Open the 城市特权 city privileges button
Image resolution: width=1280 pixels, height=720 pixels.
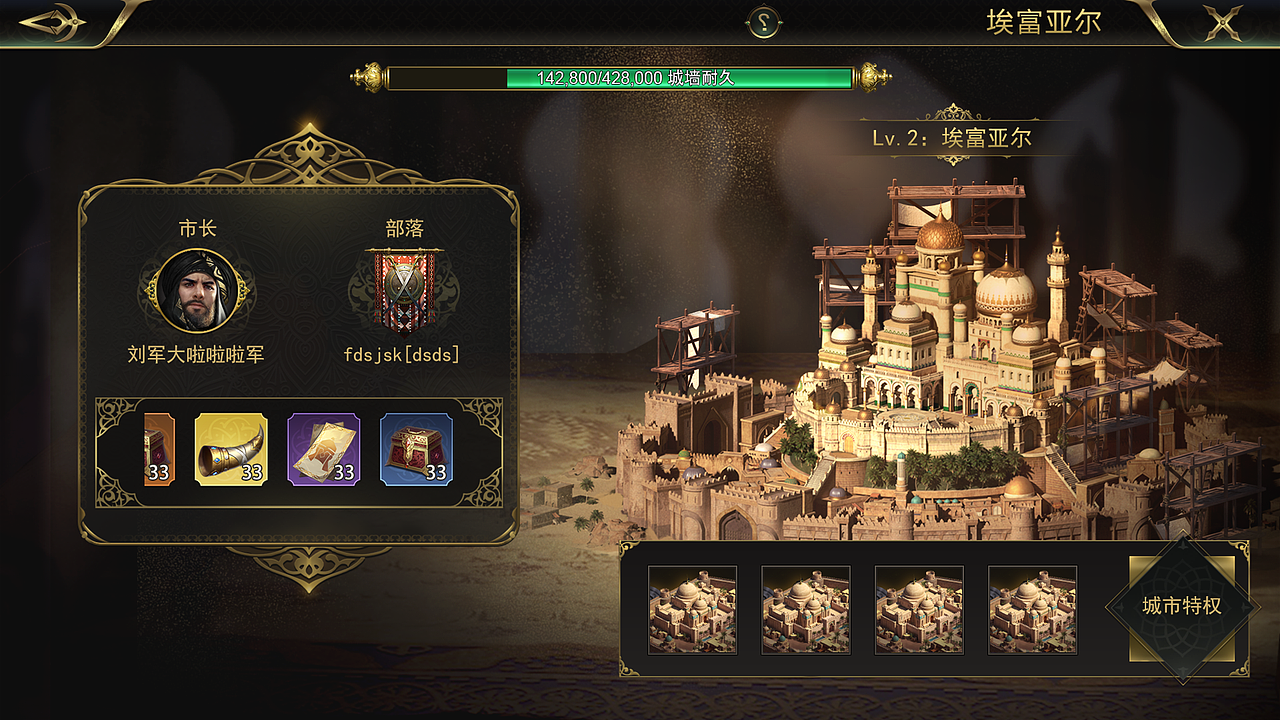(1182, 607)
